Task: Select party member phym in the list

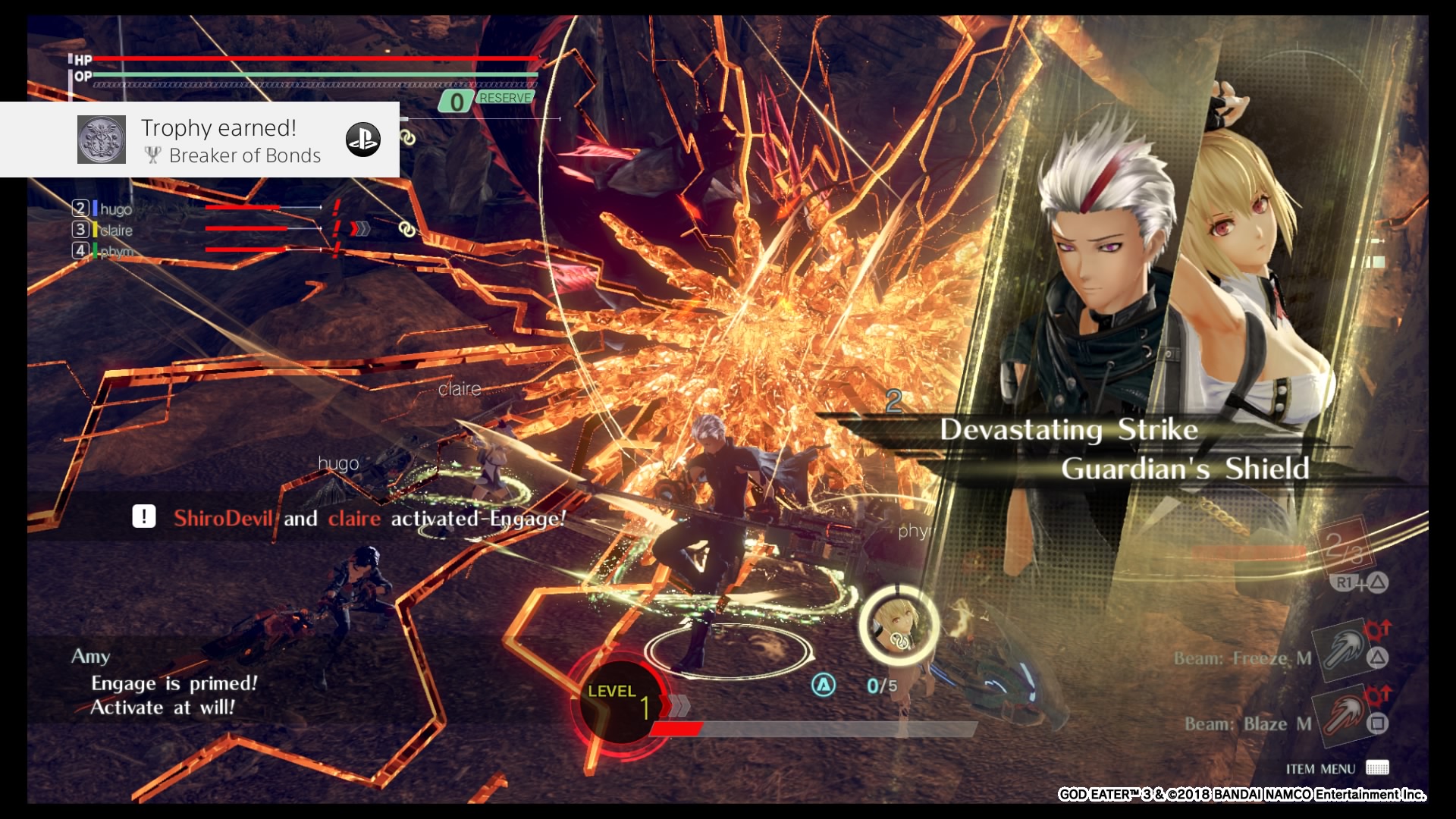Action: click(115, 251)
